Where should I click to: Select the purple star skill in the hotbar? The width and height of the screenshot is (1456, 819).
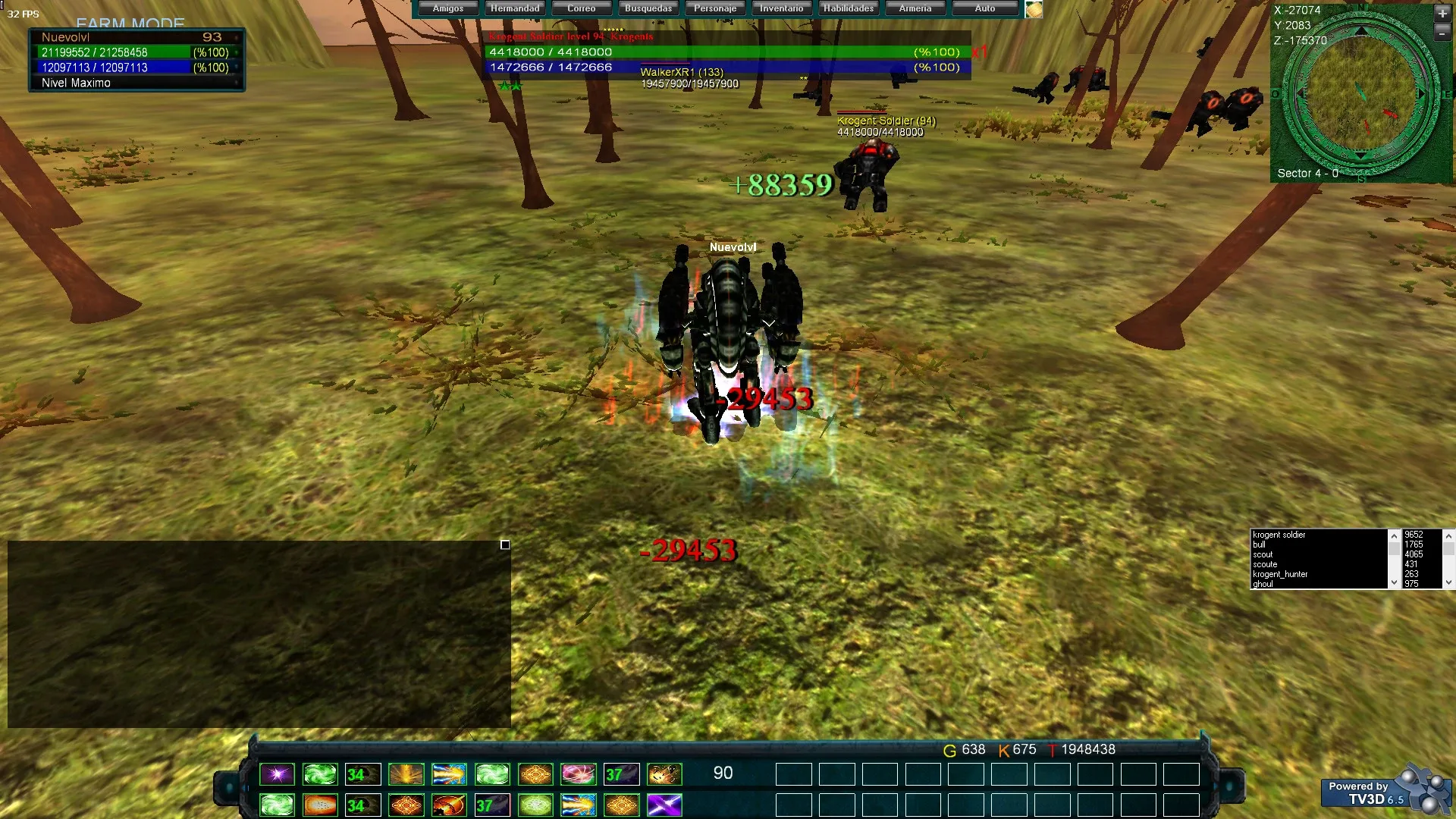[x=277, y=773]
